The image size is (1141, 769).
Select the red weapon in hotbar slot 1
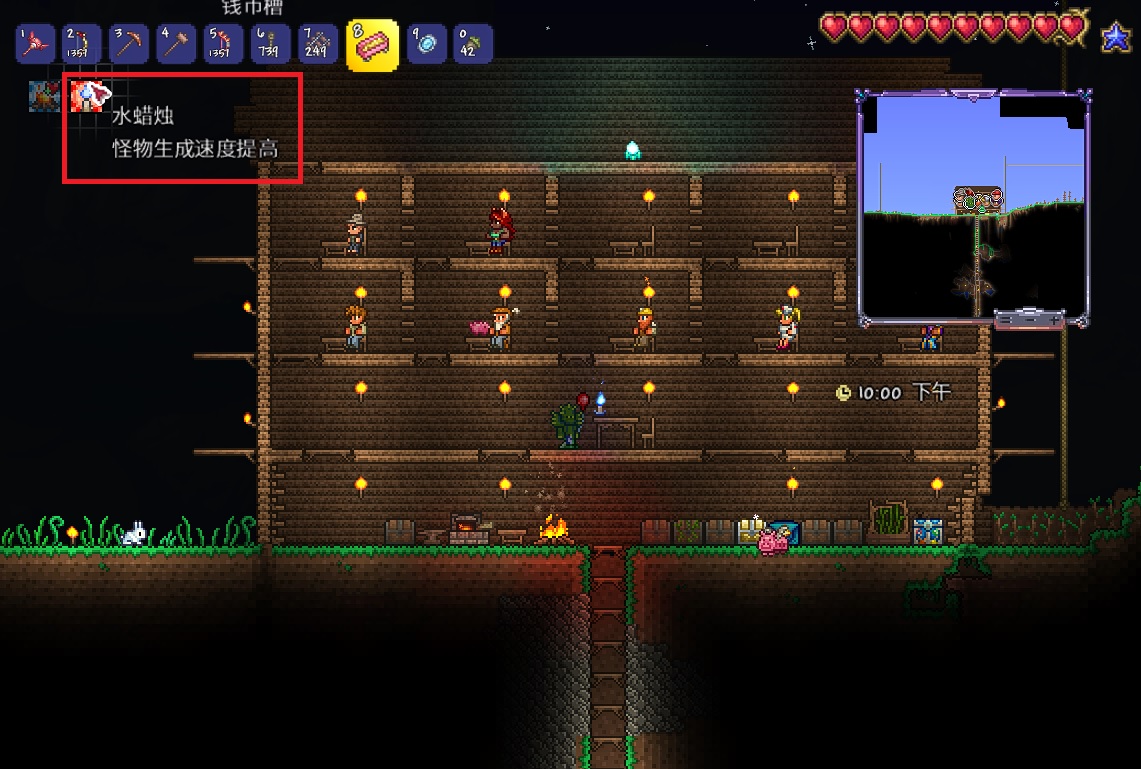click(x=37, y=44)
